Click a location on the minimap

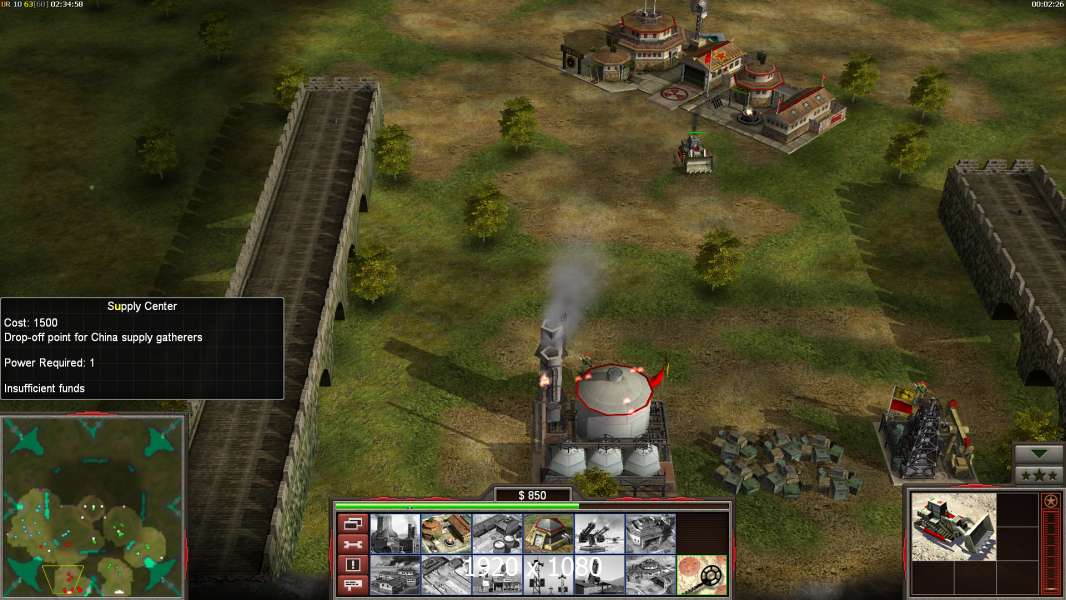coord(93,505)
